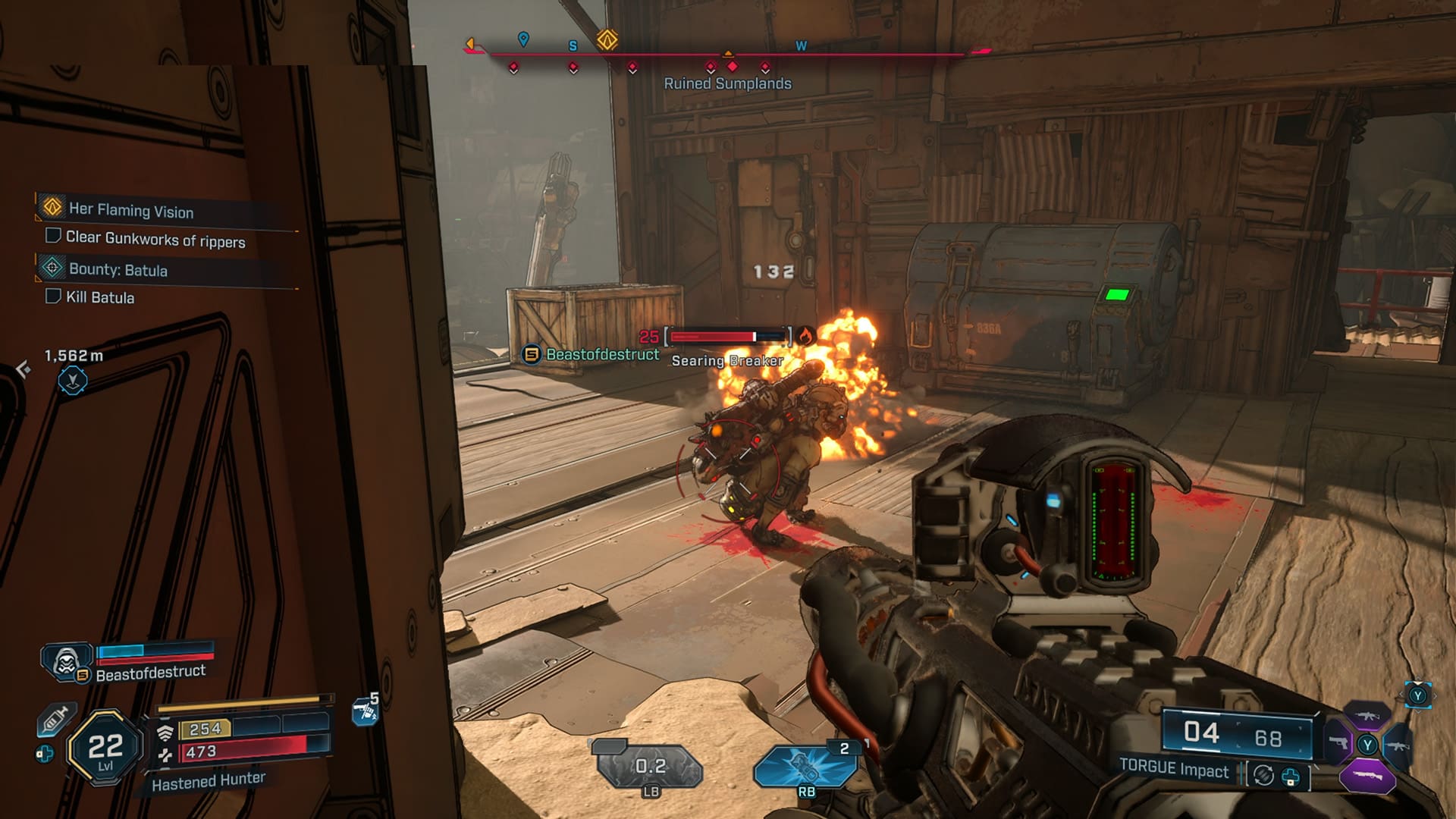Click the shield icon beside the 254 value

(166, 730)
